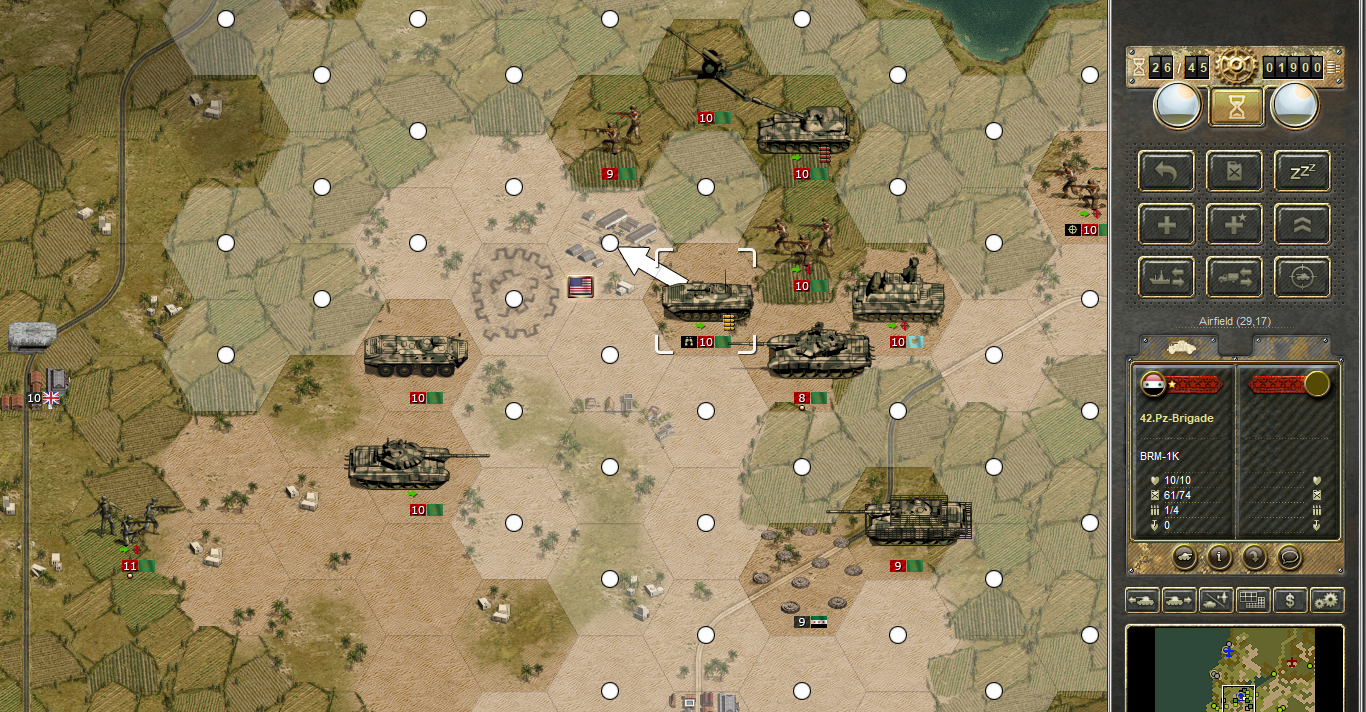Open the speech bubble button
Image resolution: width=1366 pixels, height=712 pixels.
[x=1289, y=555]
